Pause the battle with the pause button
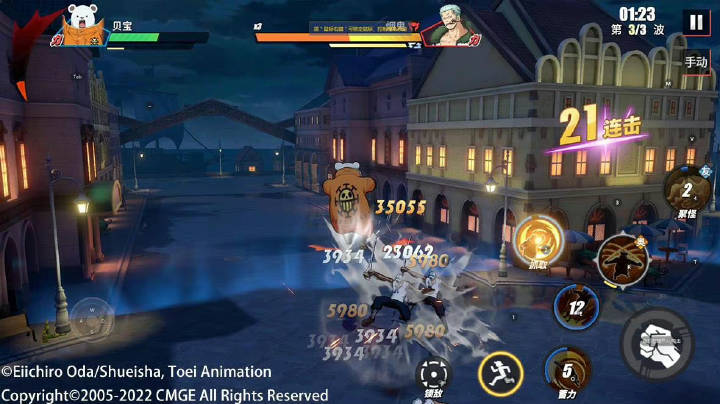Image resolution: width=720 pixels, height=404 pixels. coord(695,22)
